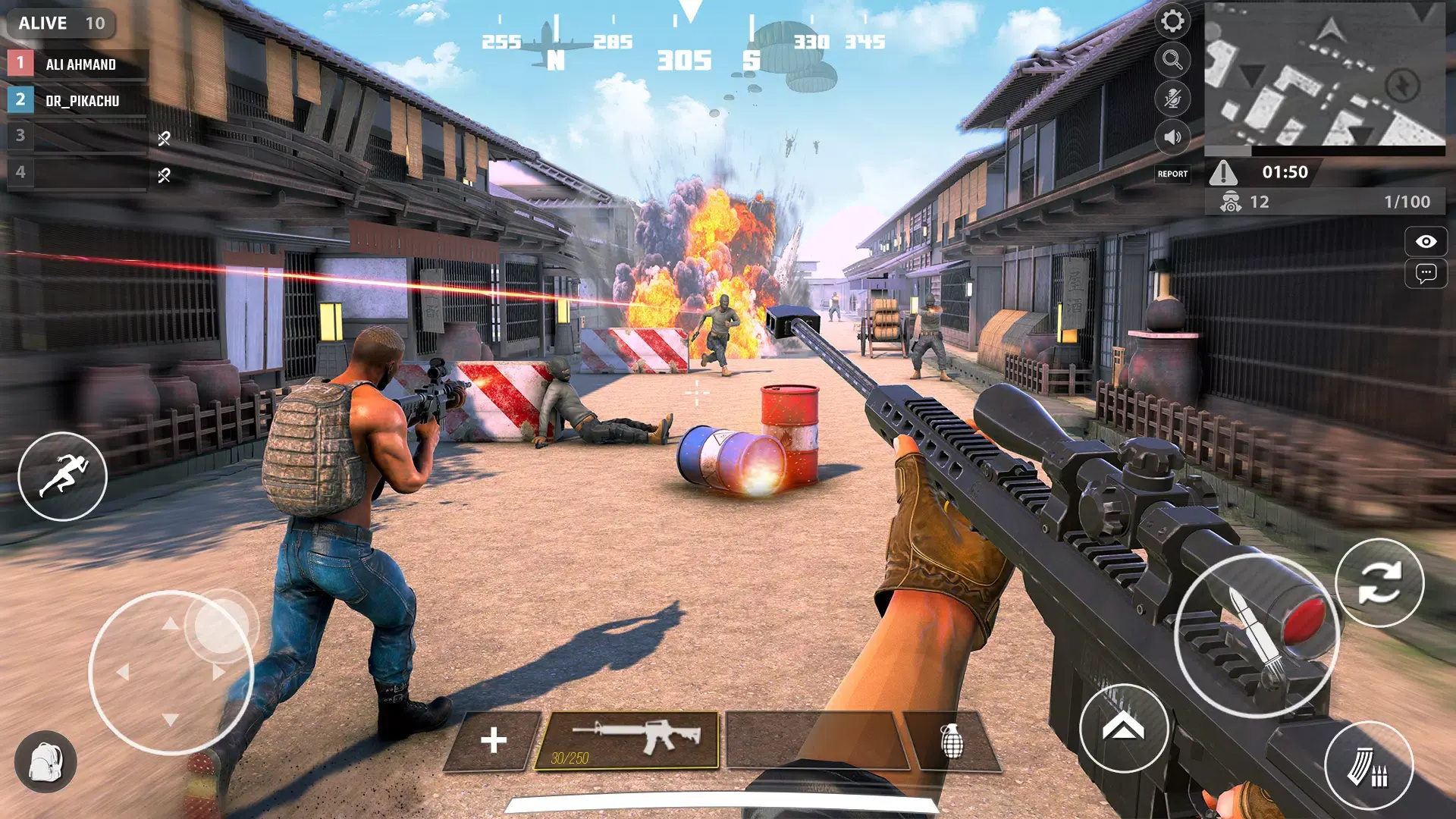Tap the sprint running-man button
The width and height of the screenshot is (1456, 819).
click(62, 476)
